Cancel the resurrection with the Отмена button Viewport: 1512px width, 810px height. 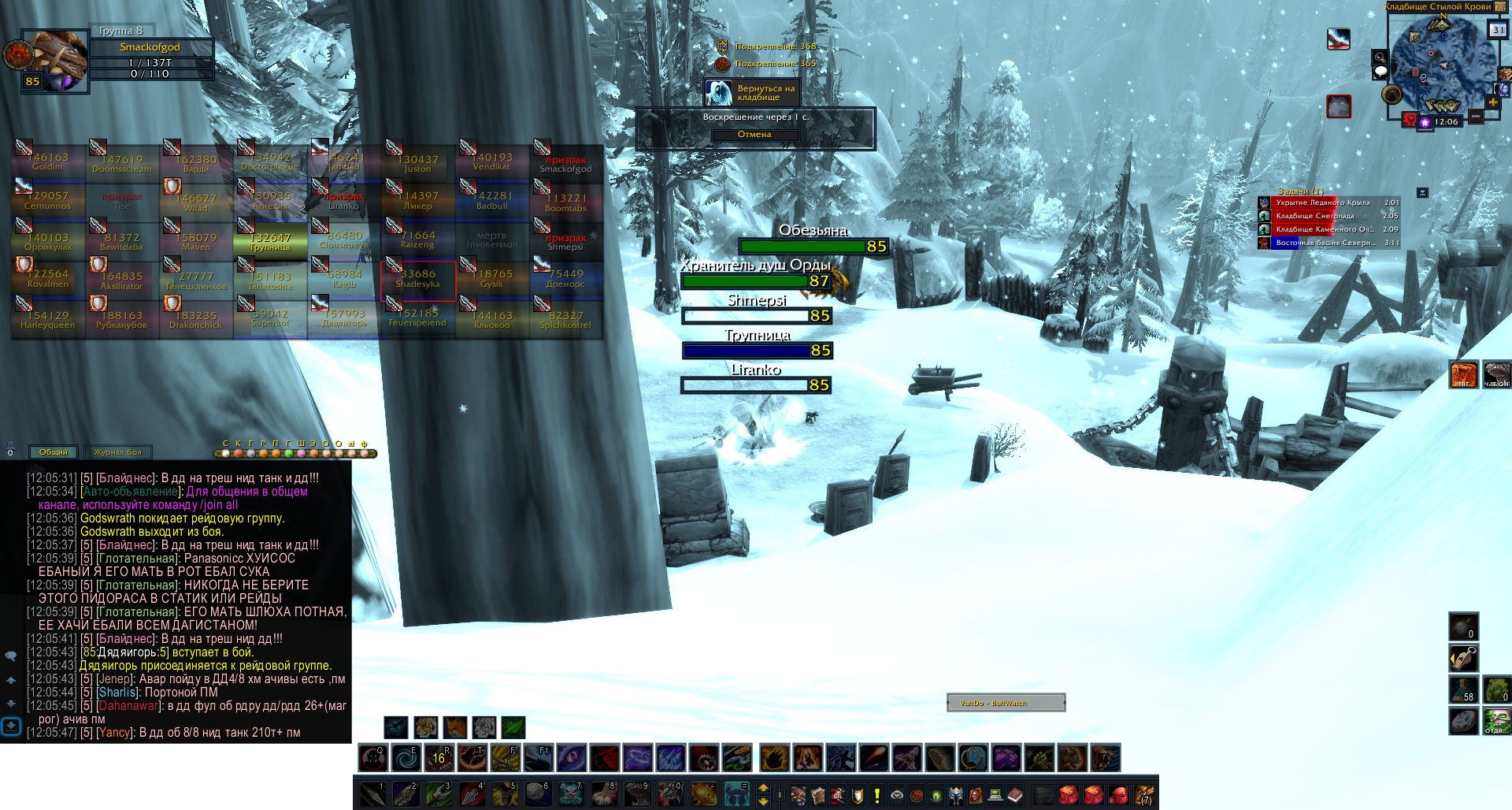tap(754, 135)
